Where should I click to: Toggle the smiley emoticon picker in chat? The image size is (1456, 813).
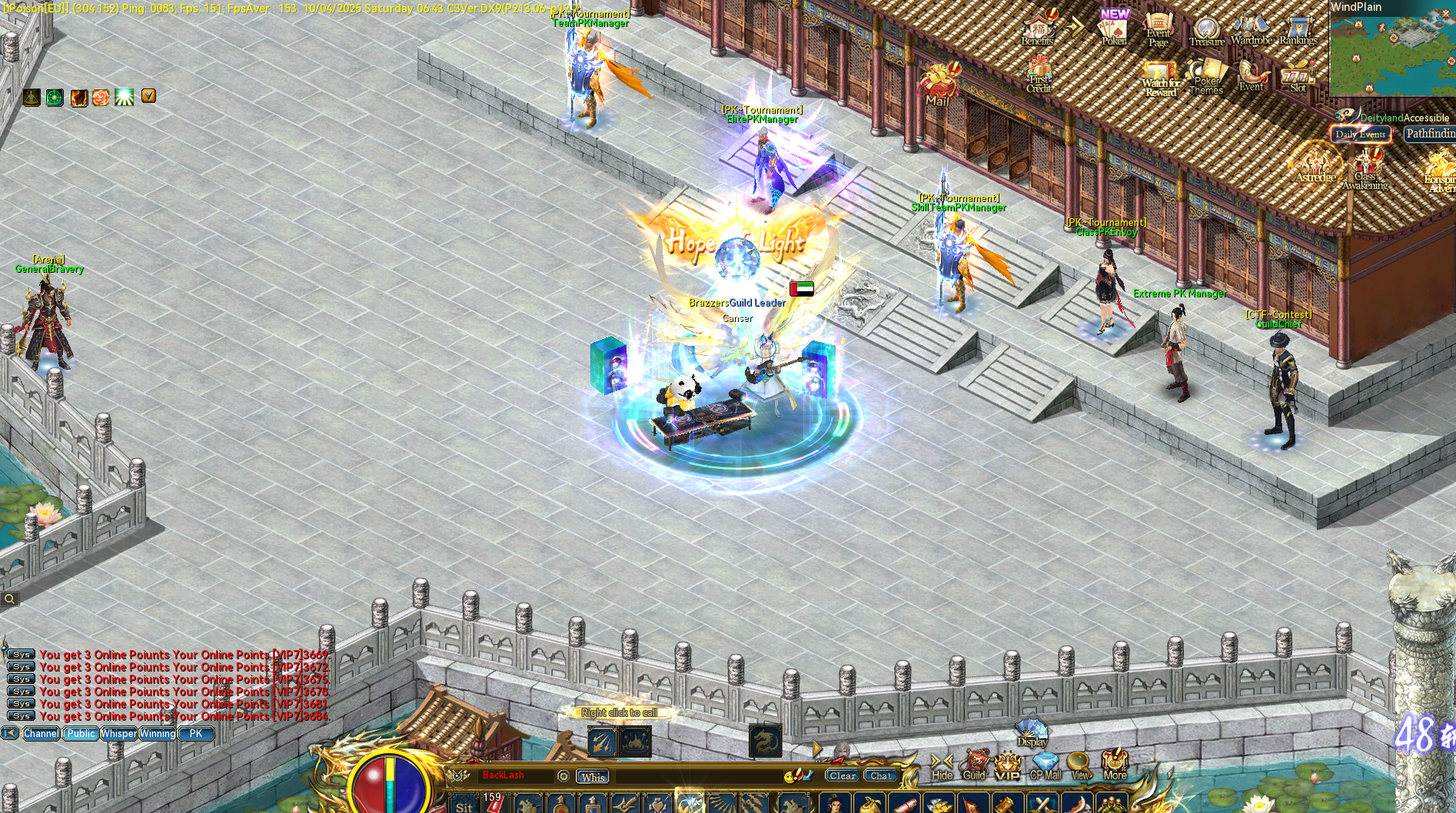tap(789, 777)
